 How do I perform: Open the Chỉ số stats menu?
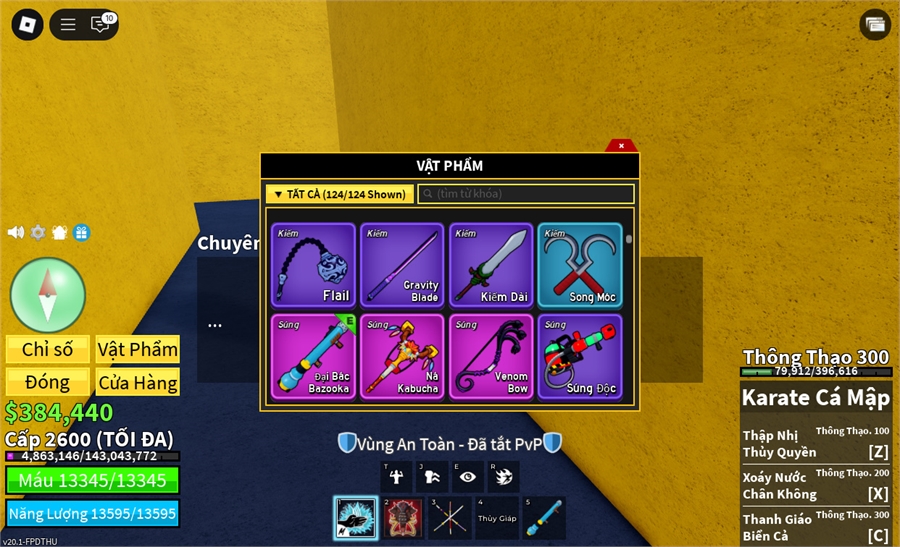(x=48, y=349)
